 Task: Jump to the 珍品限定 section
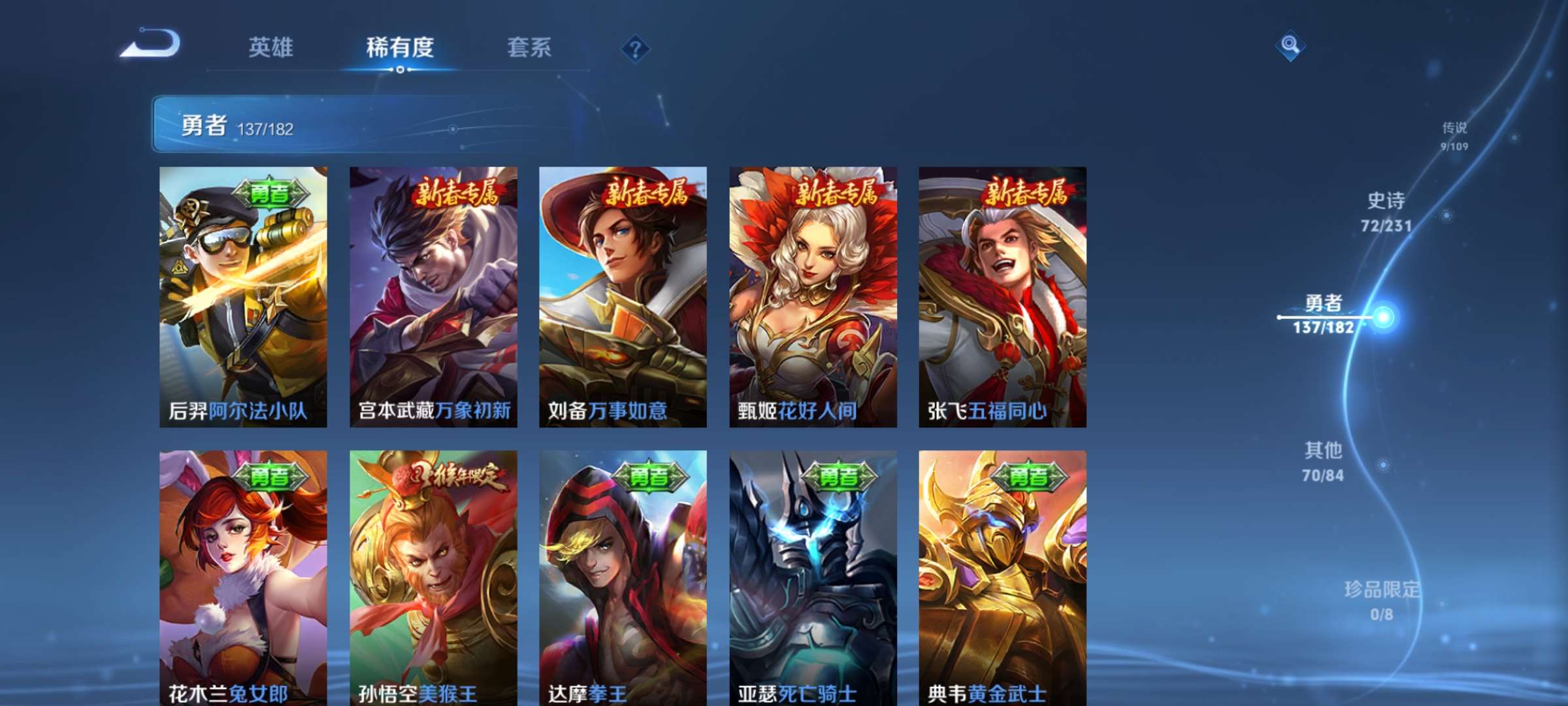pos(1382,600)
